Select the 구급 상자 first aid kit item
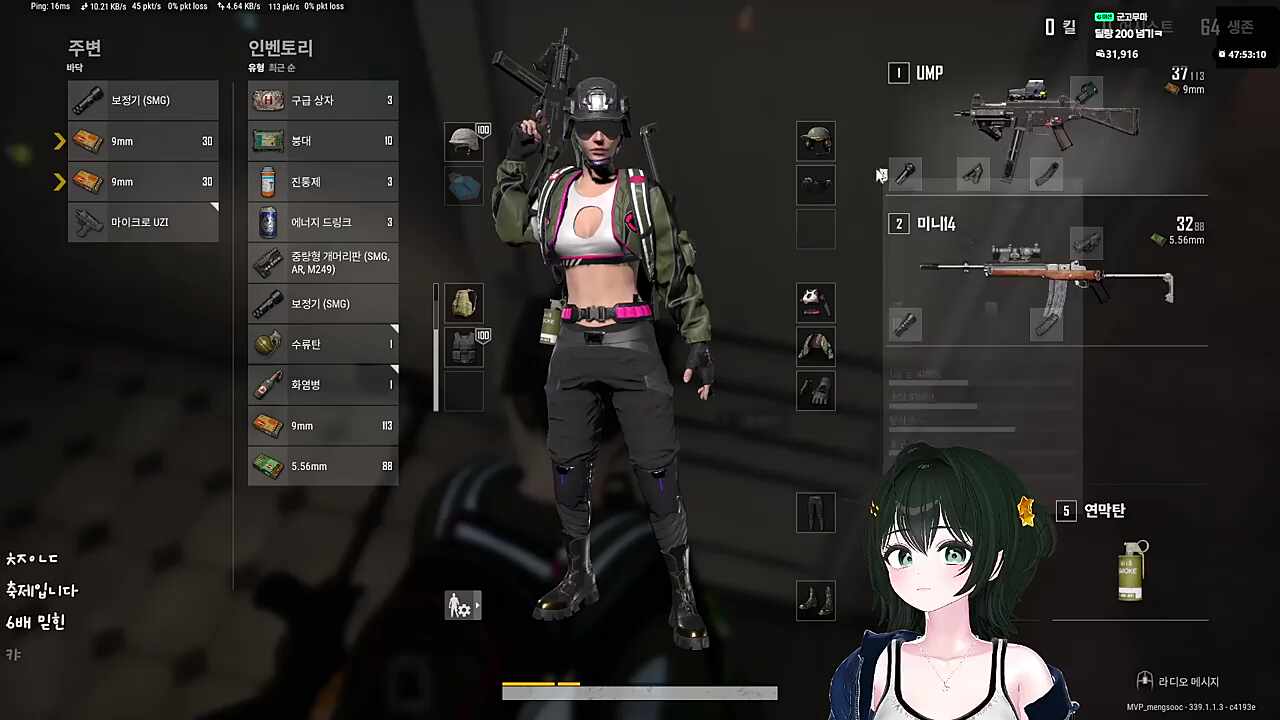The height and width of the screenshot is (720, 1280). click(x=322, y=99)
